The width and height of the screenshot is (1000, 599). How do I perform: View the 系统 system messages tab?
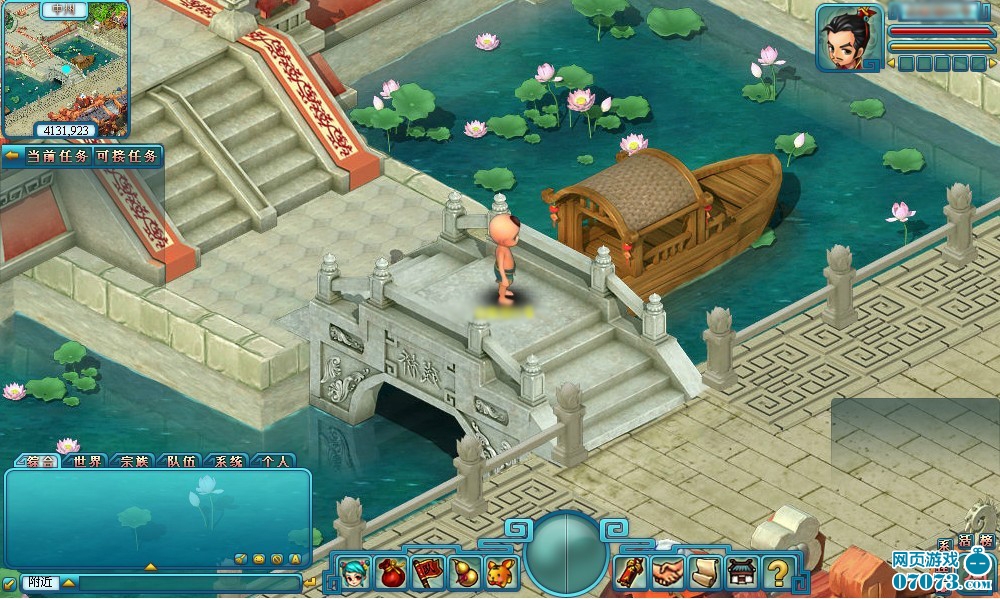(228, 461)
